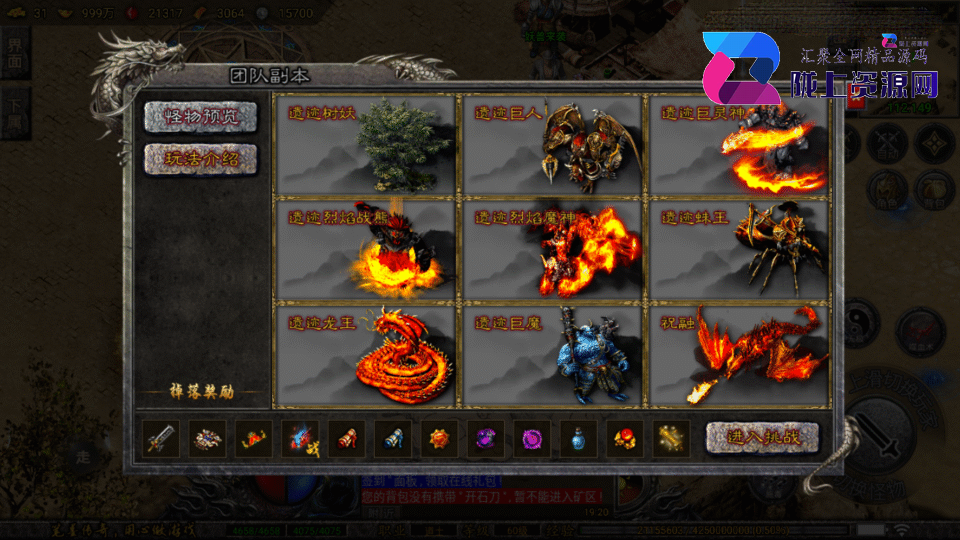Choose the 遗迹龙王 dragon king tile

coord(364,355)
